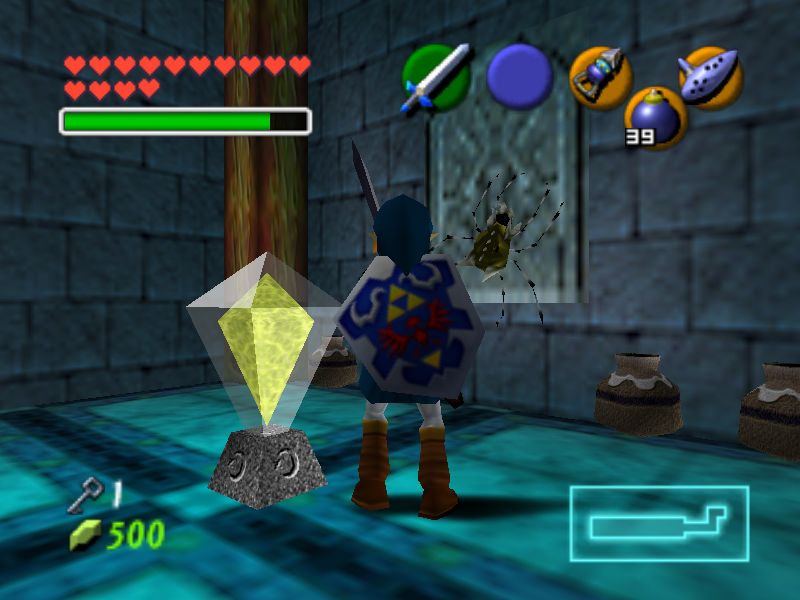Activate the Ocarina of Time icon
This screenshot has height=600, width=800.
coord(709,77)
